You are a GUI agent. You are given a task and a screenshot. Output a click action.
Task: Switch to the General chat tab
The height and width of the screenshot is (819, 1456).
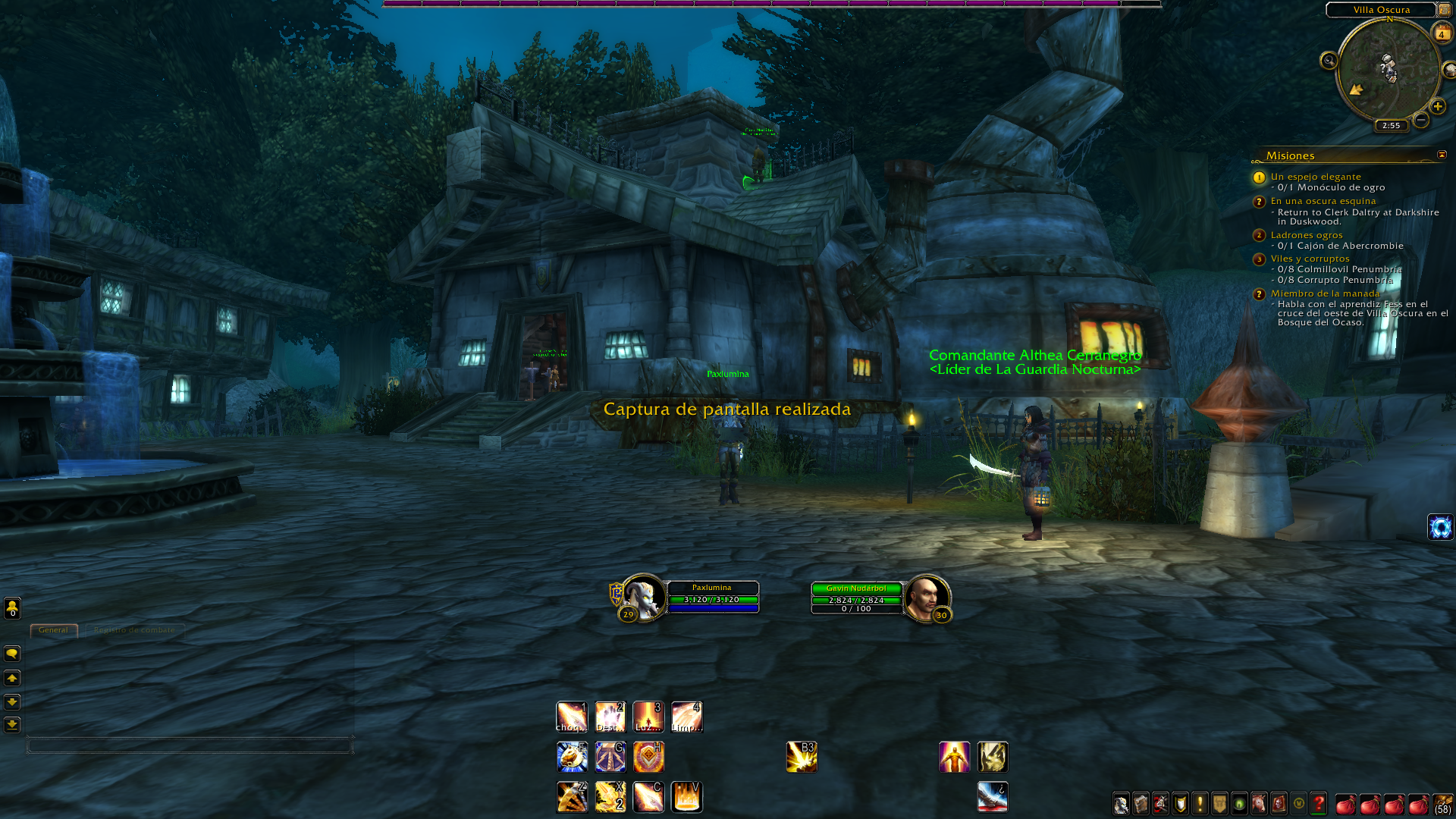[x=53, y=630]
